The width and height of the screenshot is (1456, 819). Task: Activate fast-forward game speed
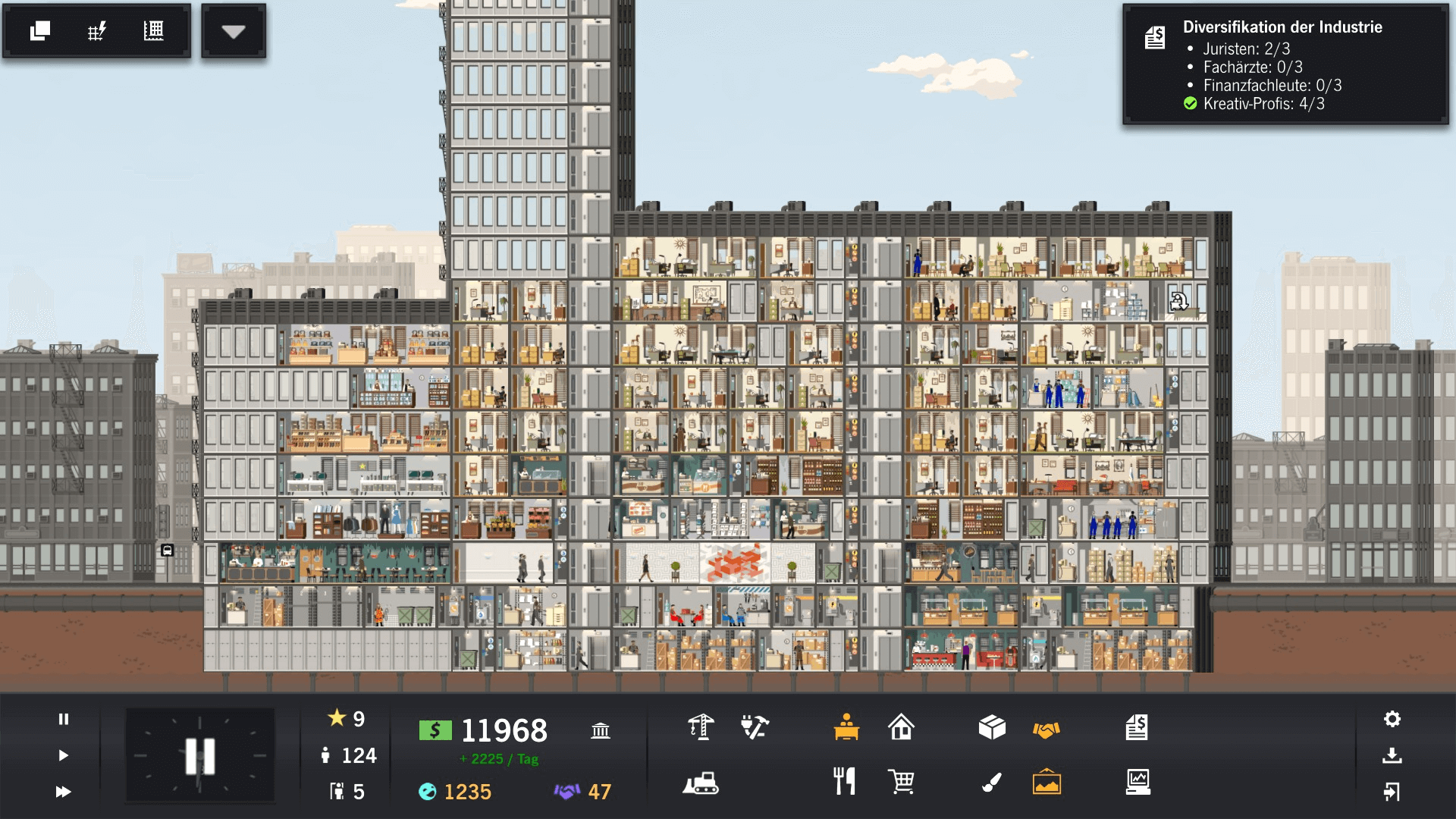64,792
